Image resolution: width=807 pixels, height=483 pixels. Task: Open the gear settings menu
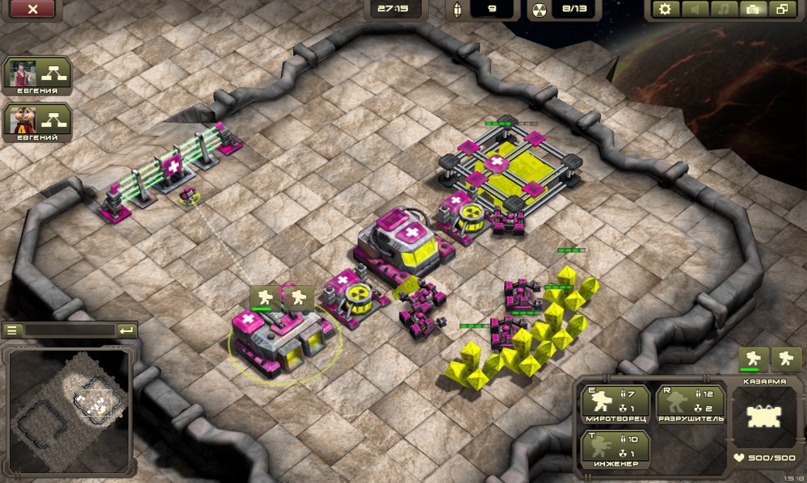[665, 9]
